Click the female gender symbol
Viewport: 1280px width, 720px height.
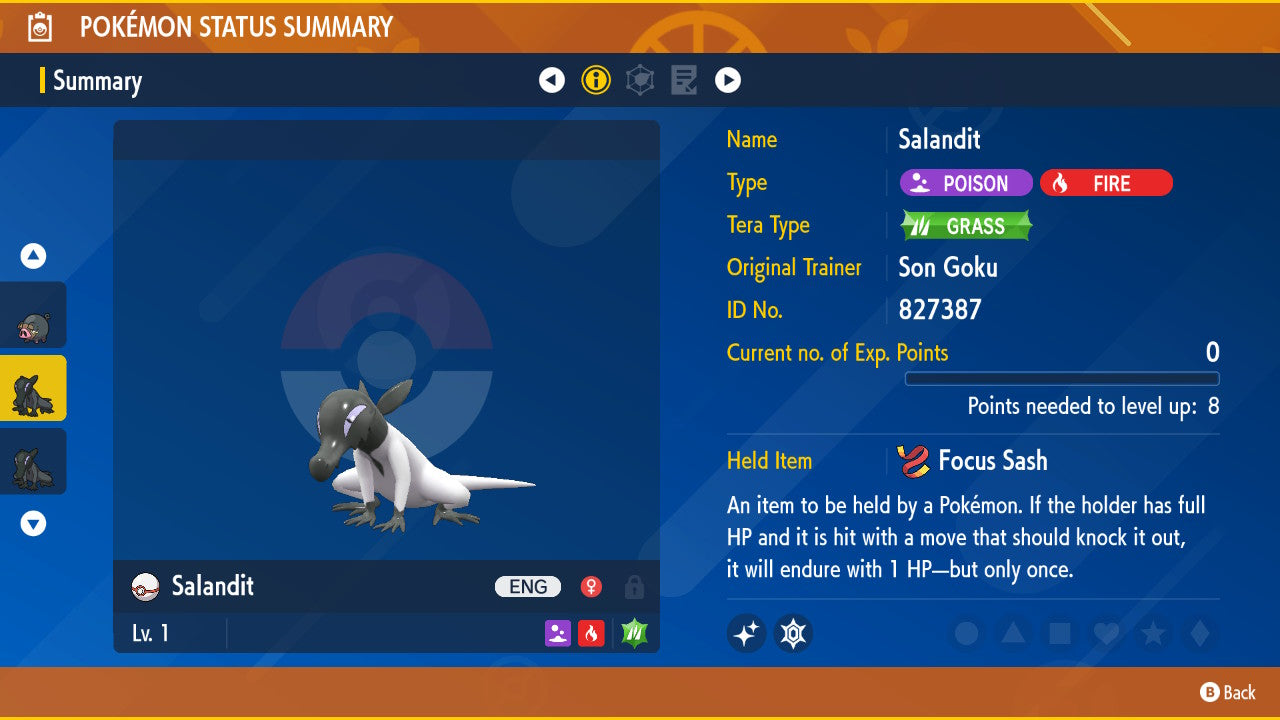(589, 587)
